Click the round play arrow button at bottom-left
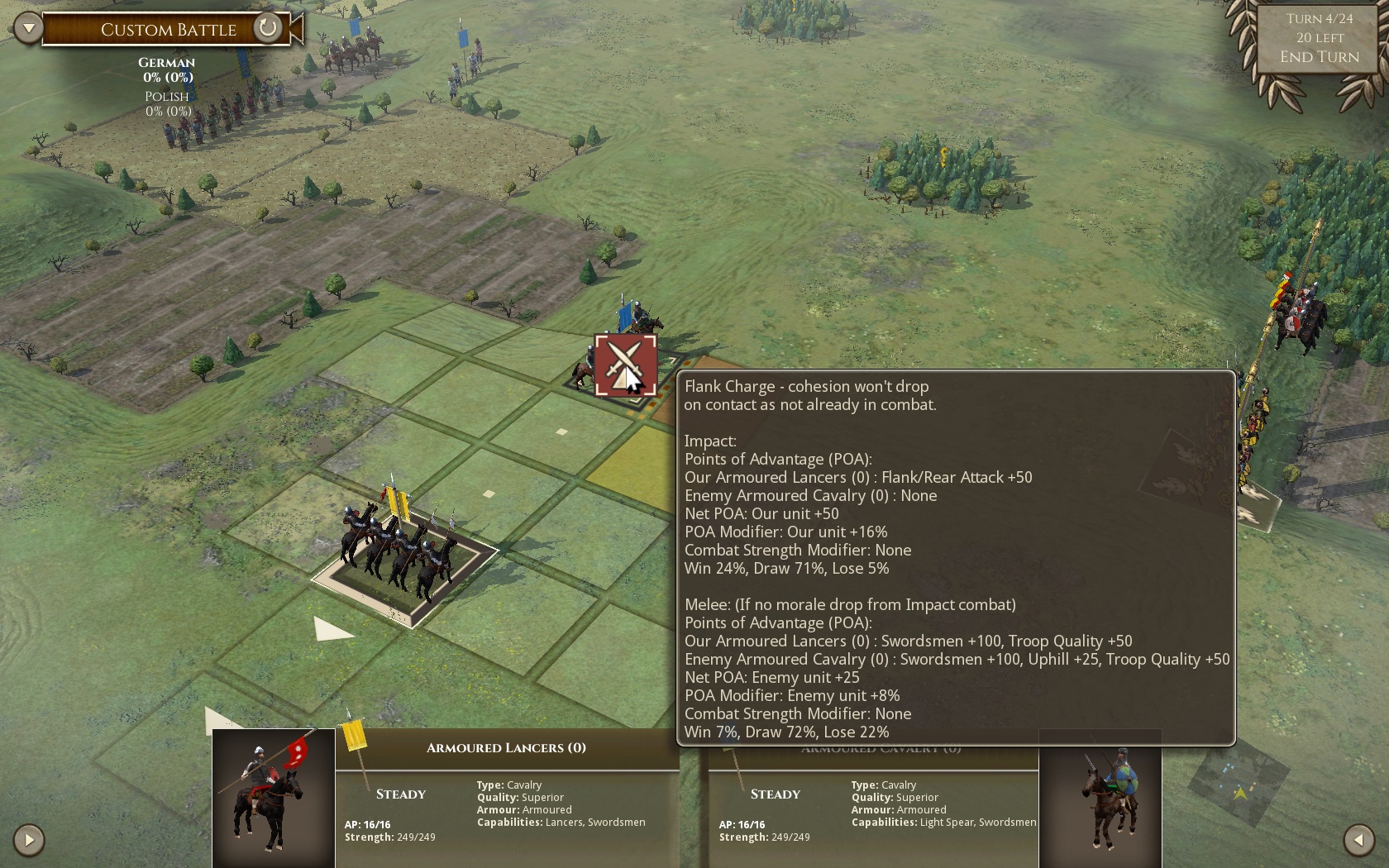Screen dimensions: 1389x868 pos(29,840)
